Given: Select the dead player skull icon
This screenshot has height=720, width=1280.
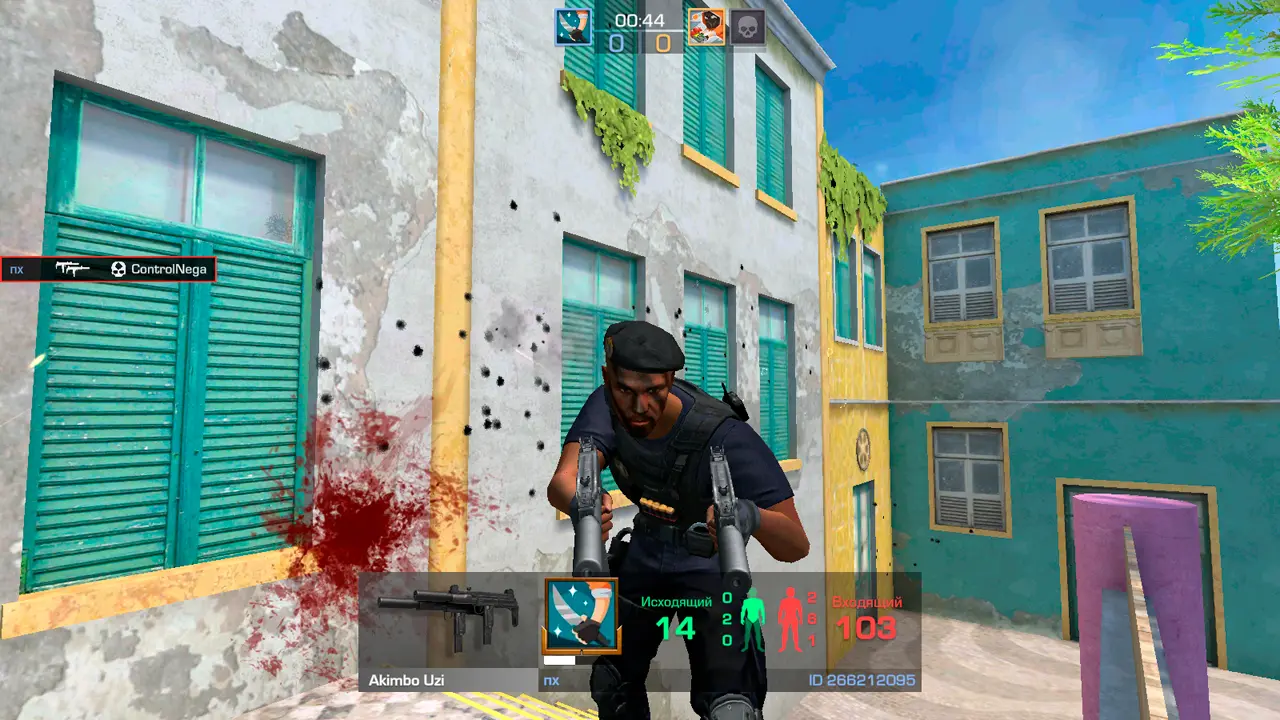Looking at the screenshot, I should pos(747,28).
